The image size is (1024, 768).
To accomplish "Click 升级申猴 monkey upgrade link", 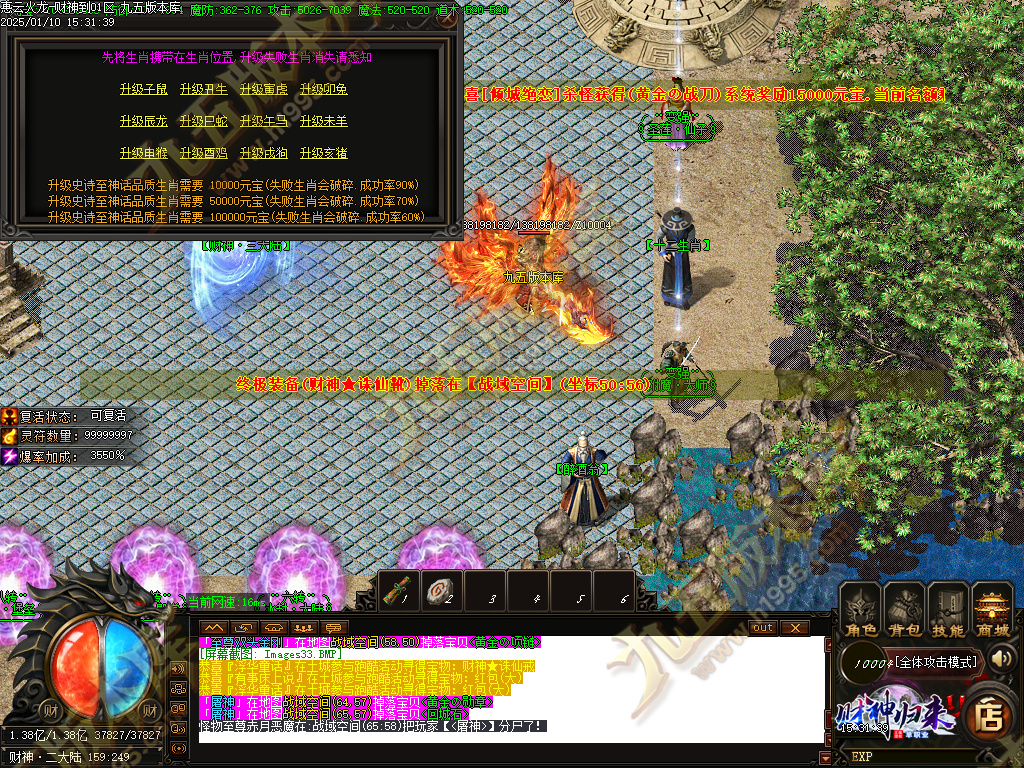I will tap(144, 154).
